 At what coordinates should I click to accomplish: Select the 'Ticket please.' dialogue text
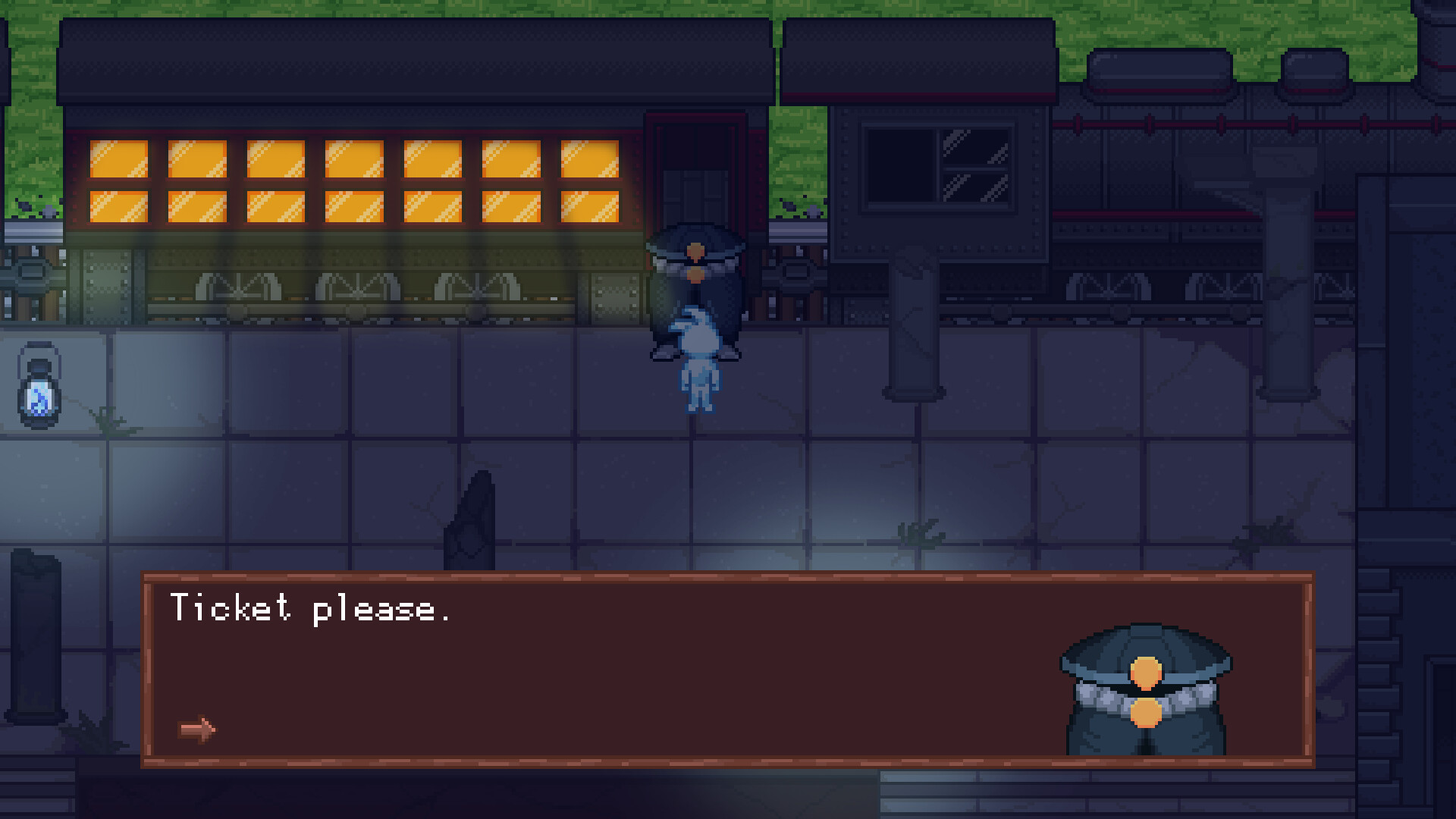(x=311, y=609)
